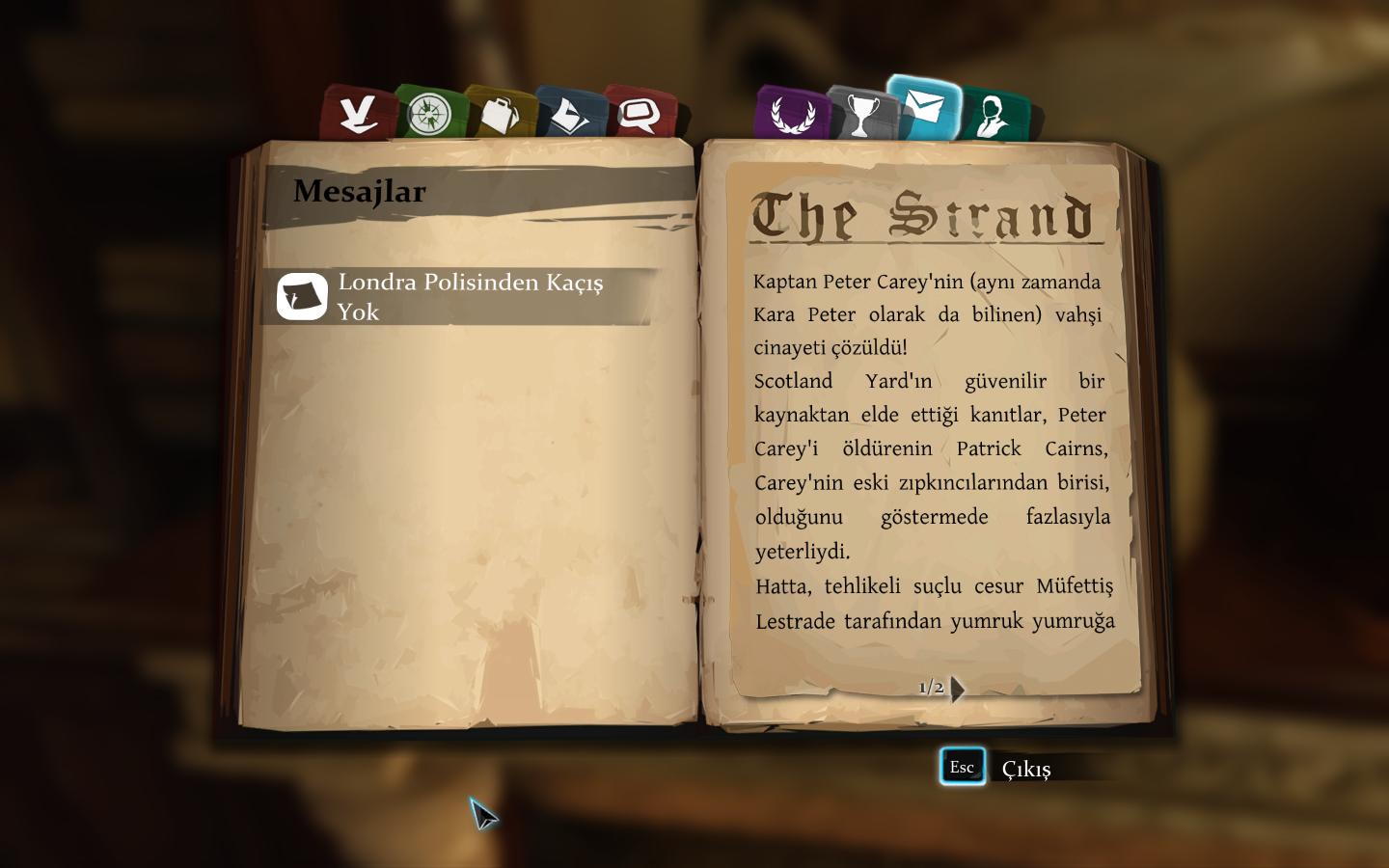Open the red speech bubble dialogues tab
The image size is (1389, 868).
tap(639, 114)
